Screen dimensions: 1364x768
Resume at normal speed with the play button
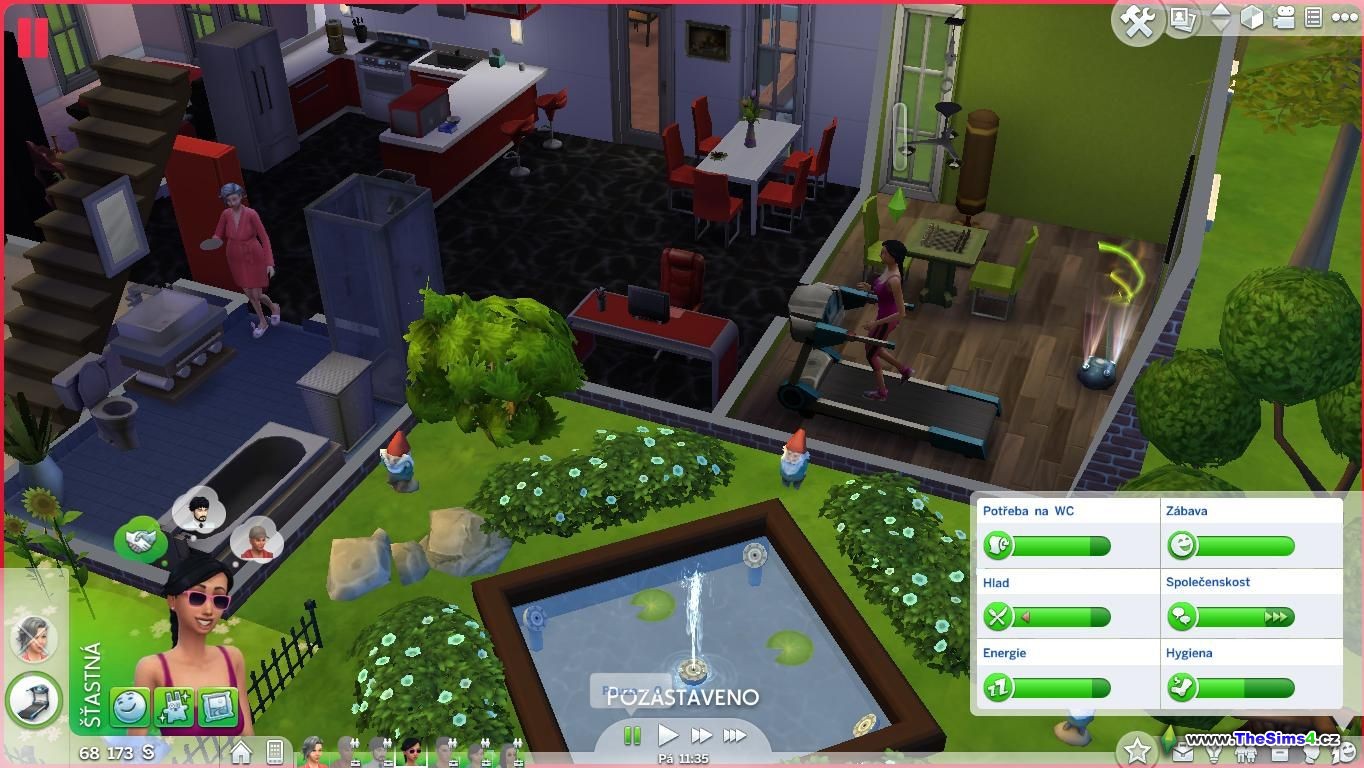[x=667, y=736]
